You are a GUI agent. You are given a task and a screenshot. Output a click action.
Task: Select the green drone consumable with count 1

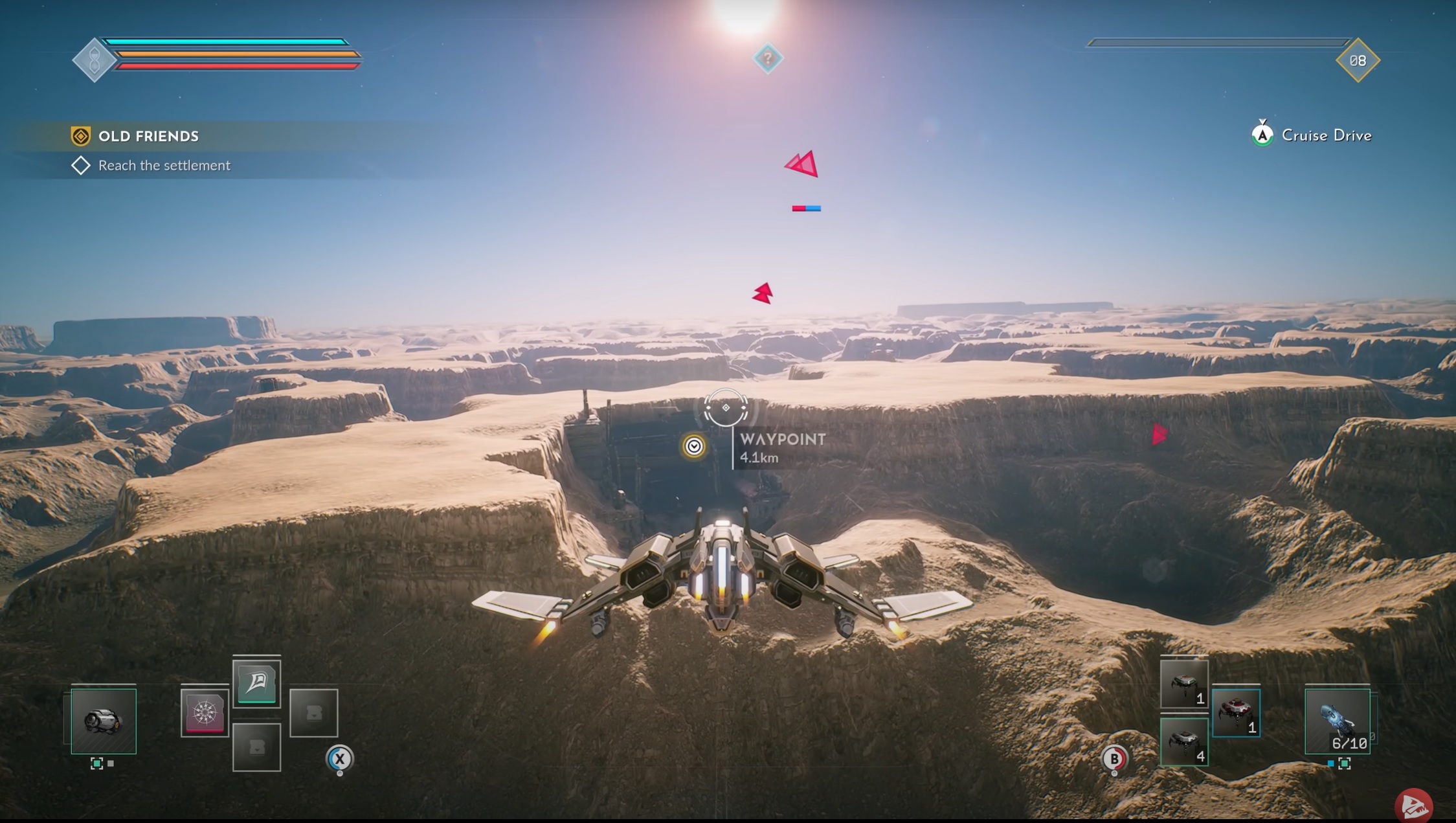tap(1183, 684)
